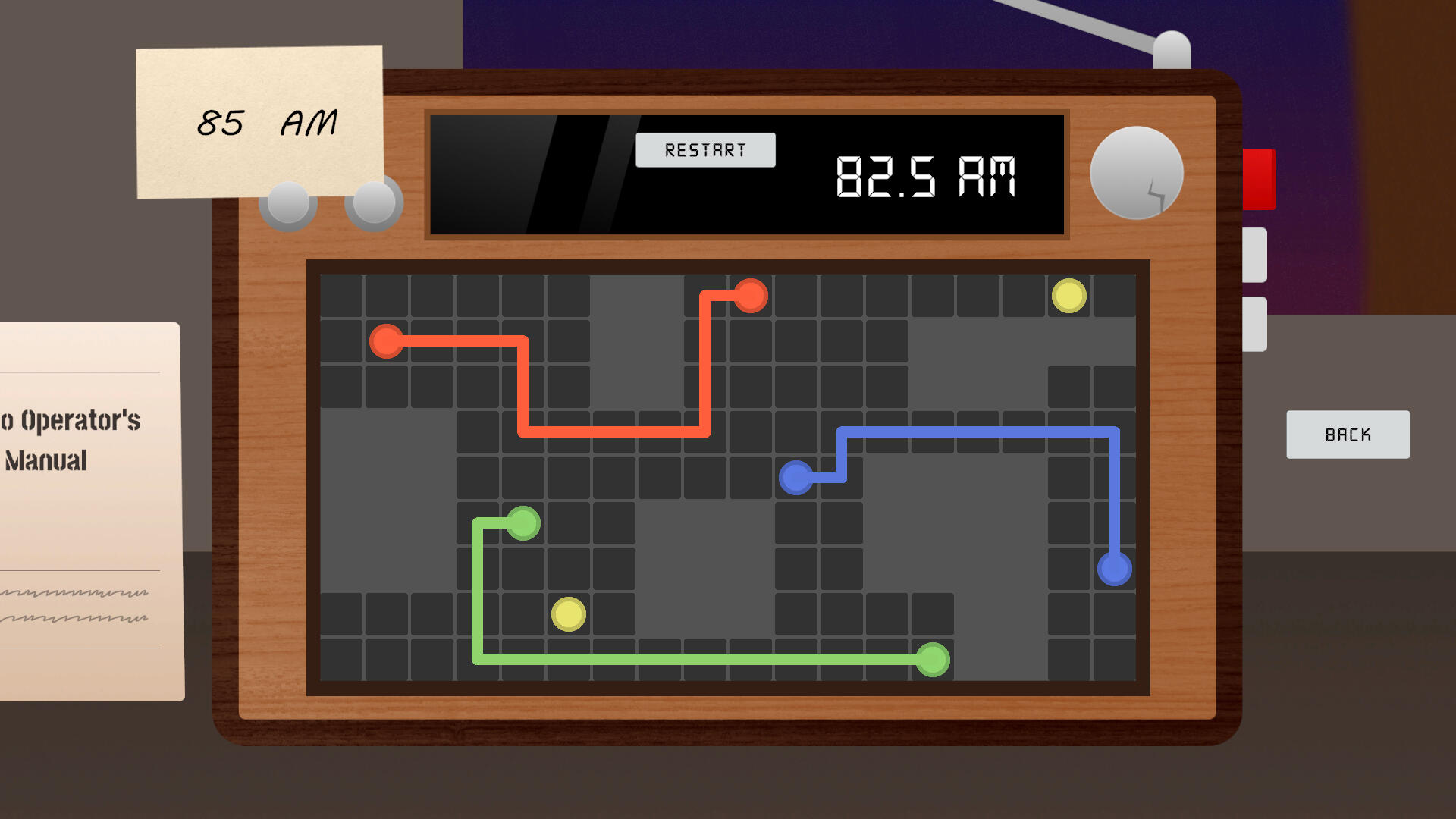Click the BACK button
This screenshot has height=819, width=1456.
[1348, 434]
